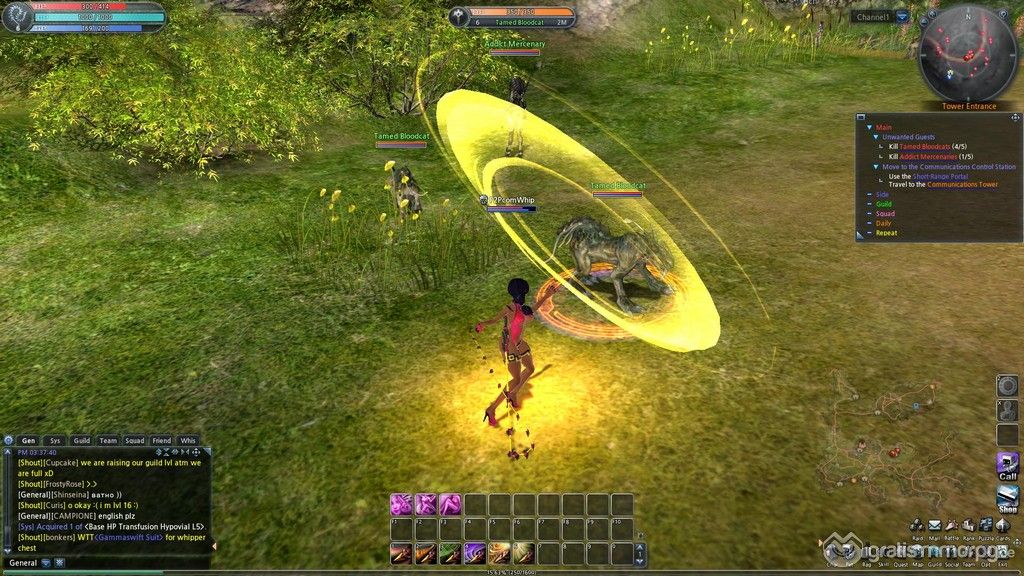Select the Team chat tab
Viewport: 1024px width, 576px height.
[x=108, y=440]
